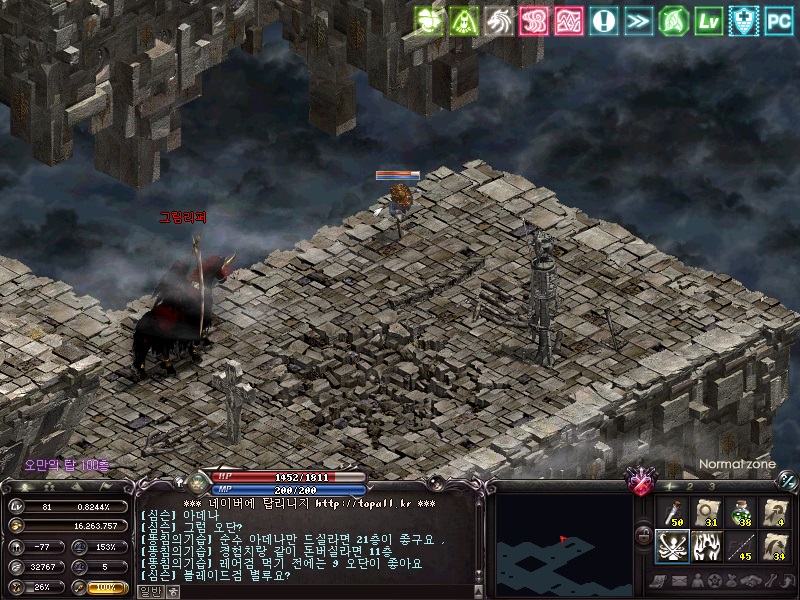Select the 일반 chat tab
Viewport: 800px width, 600px height.
point(149,591)
